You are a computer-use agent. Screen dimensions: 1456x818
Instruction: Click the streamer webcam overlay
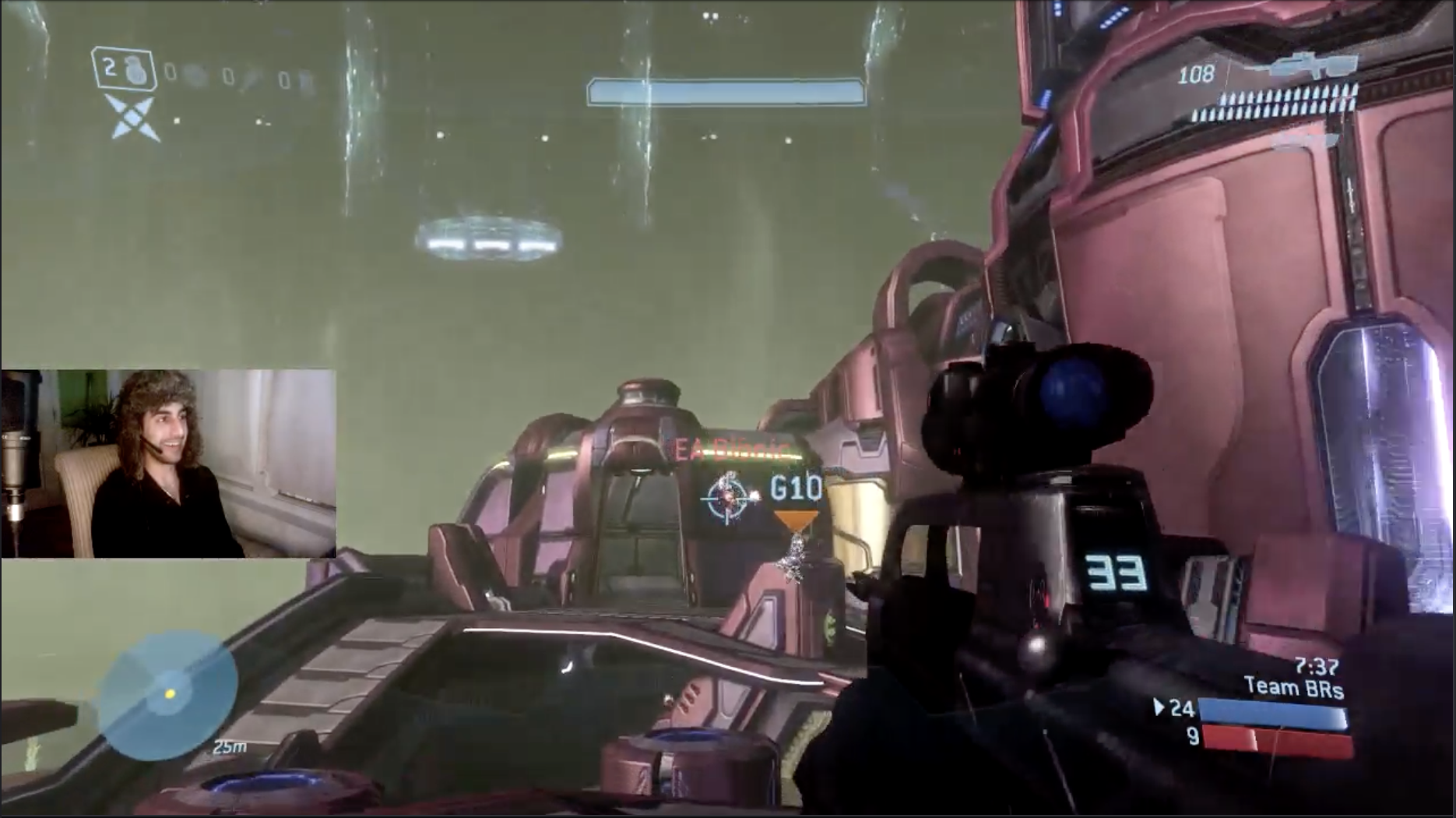point(168,464)
